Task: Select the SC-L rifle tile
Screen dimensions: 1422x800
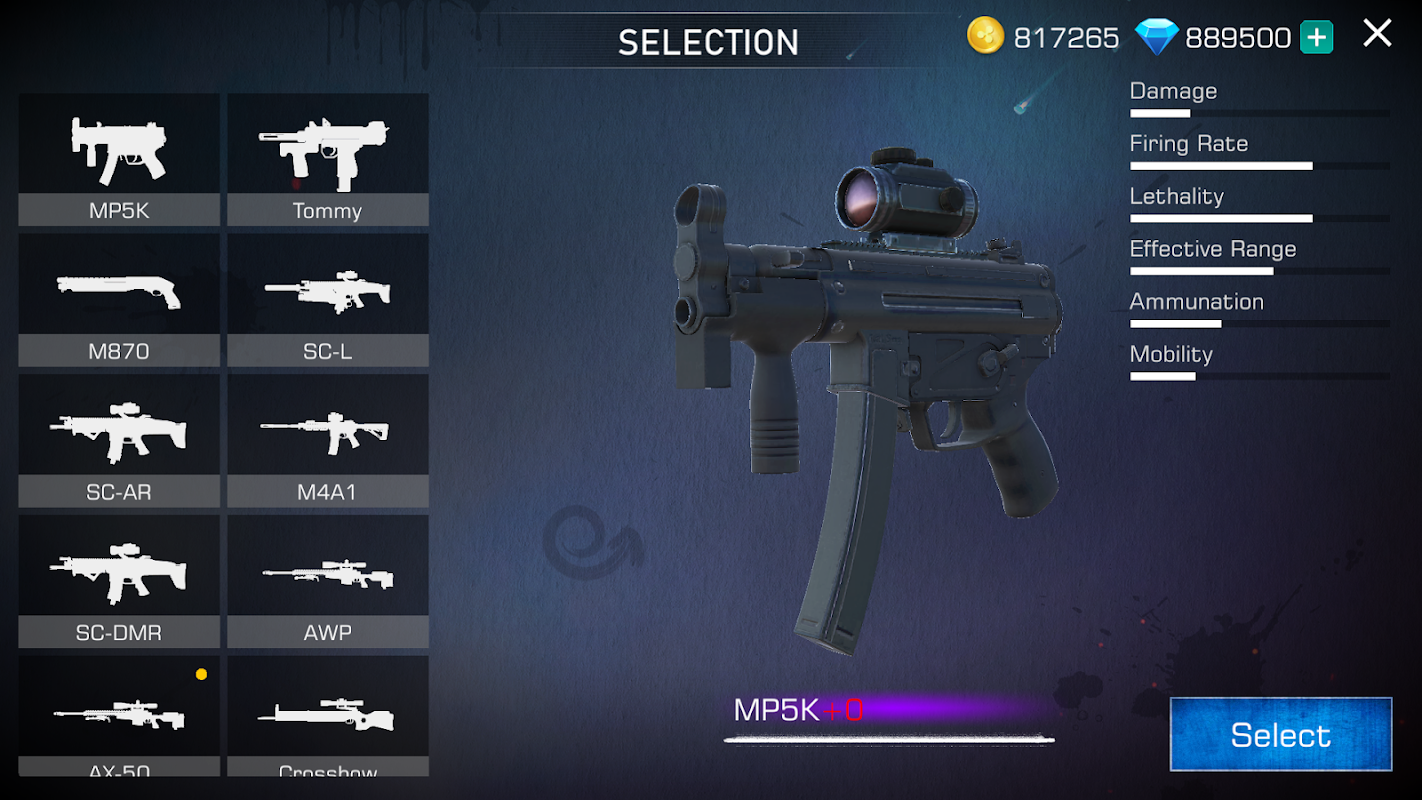Action: click(328, 300)
